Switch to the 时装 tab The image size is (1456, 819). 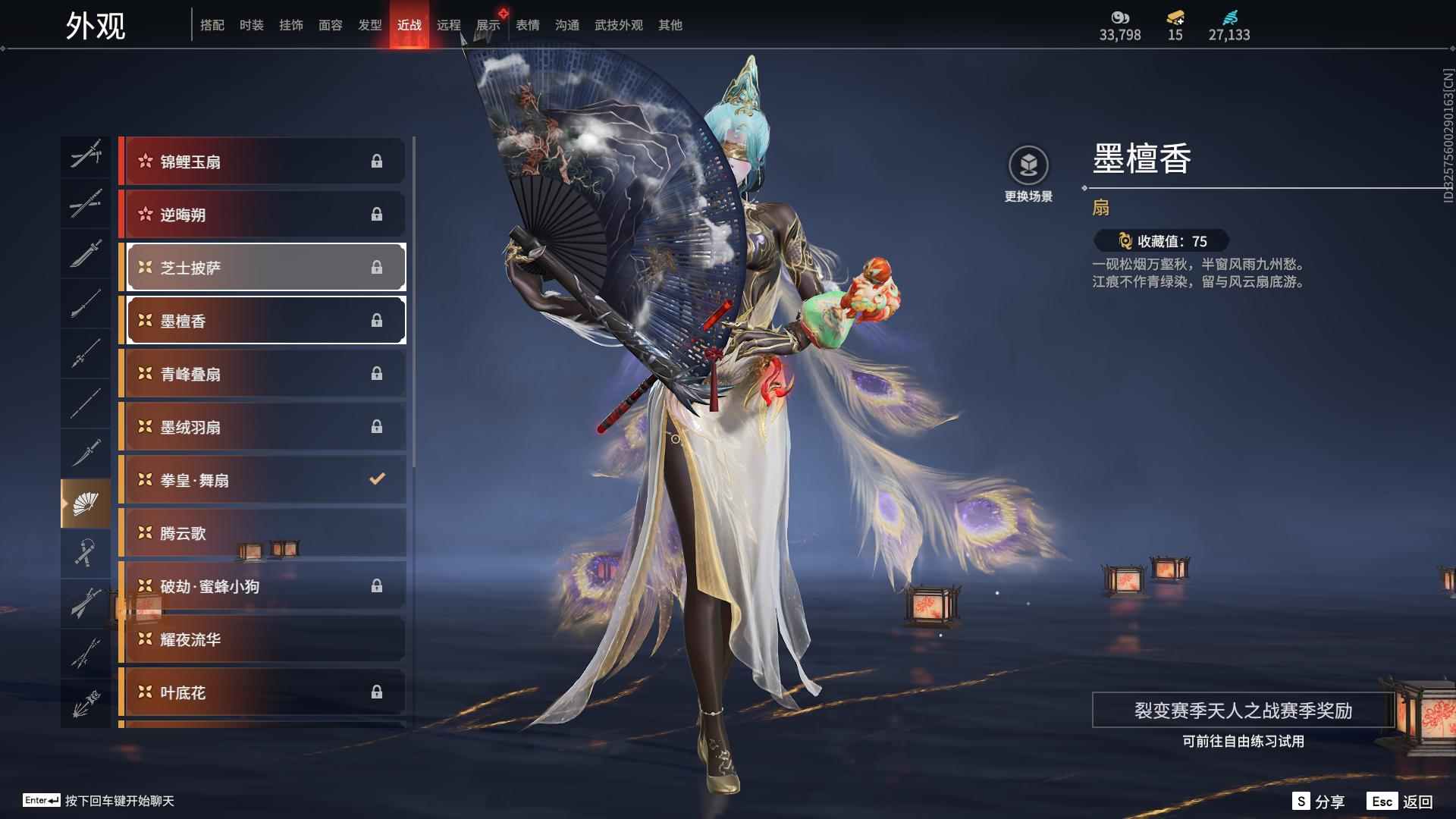(251, 25)
